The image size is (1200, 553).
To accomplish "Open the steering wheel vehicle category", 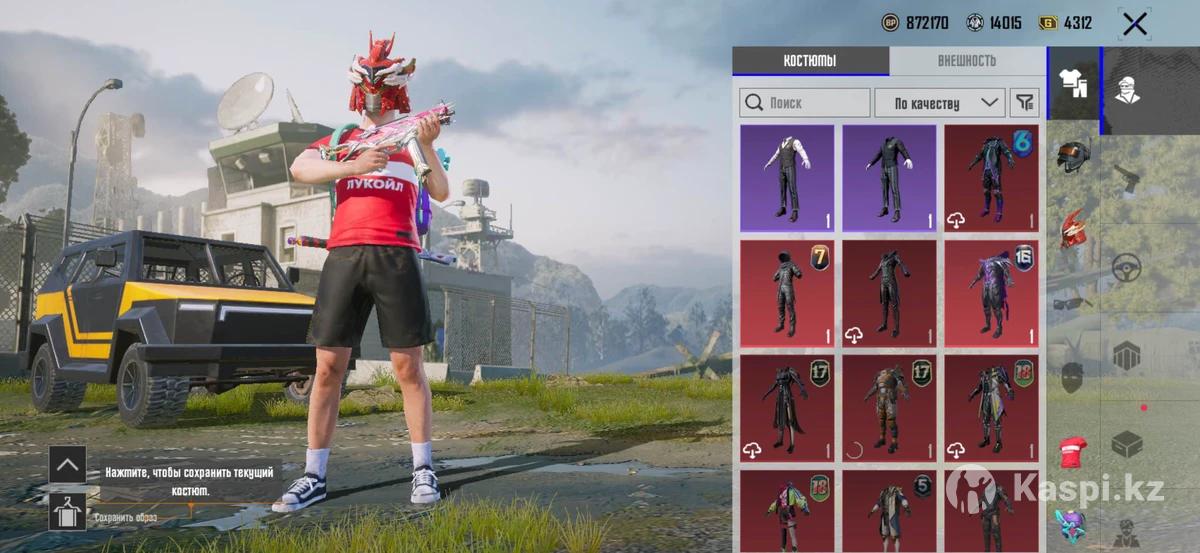I will [1128, 266].
